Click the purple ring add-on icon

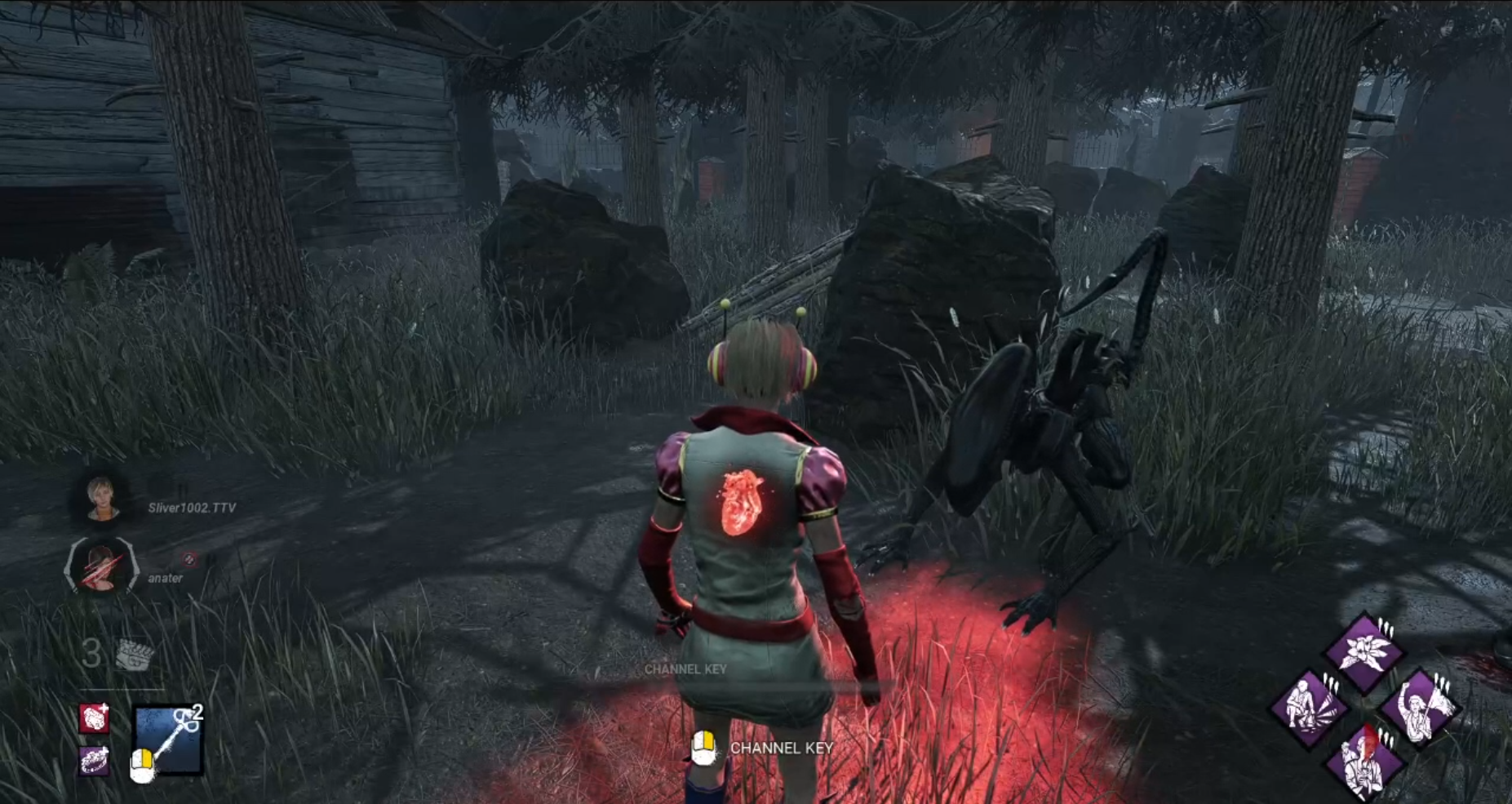[95, 762]
